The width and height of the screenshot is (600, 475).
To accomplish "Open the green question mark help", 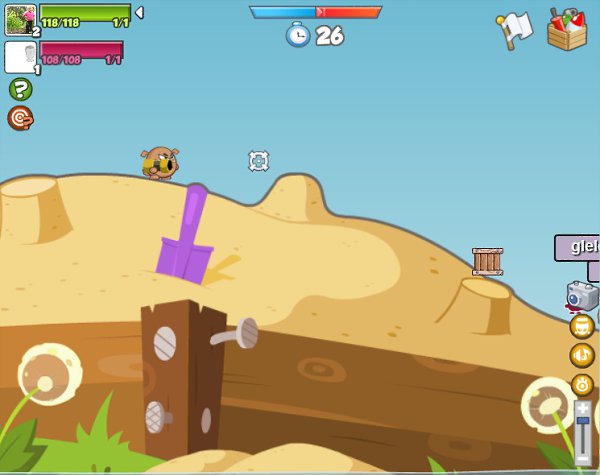I will [20, 89].
